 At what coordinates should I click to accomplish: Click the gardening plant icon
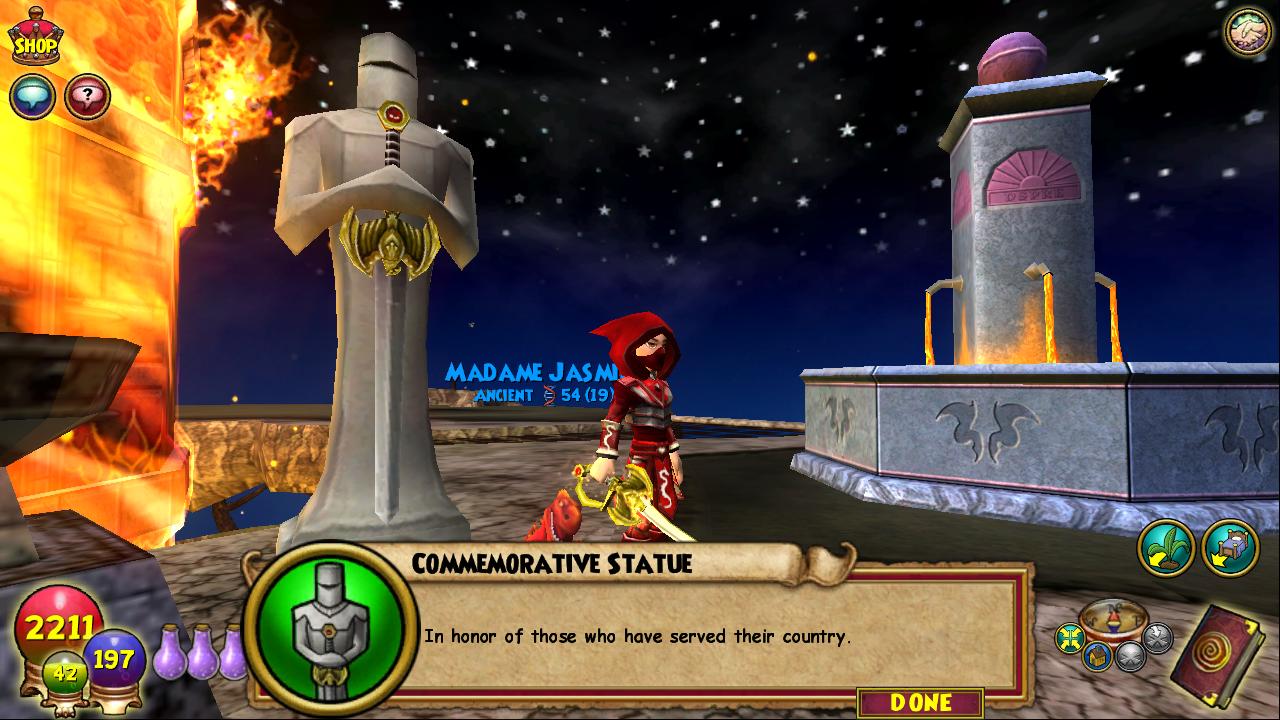point(1166,548)
